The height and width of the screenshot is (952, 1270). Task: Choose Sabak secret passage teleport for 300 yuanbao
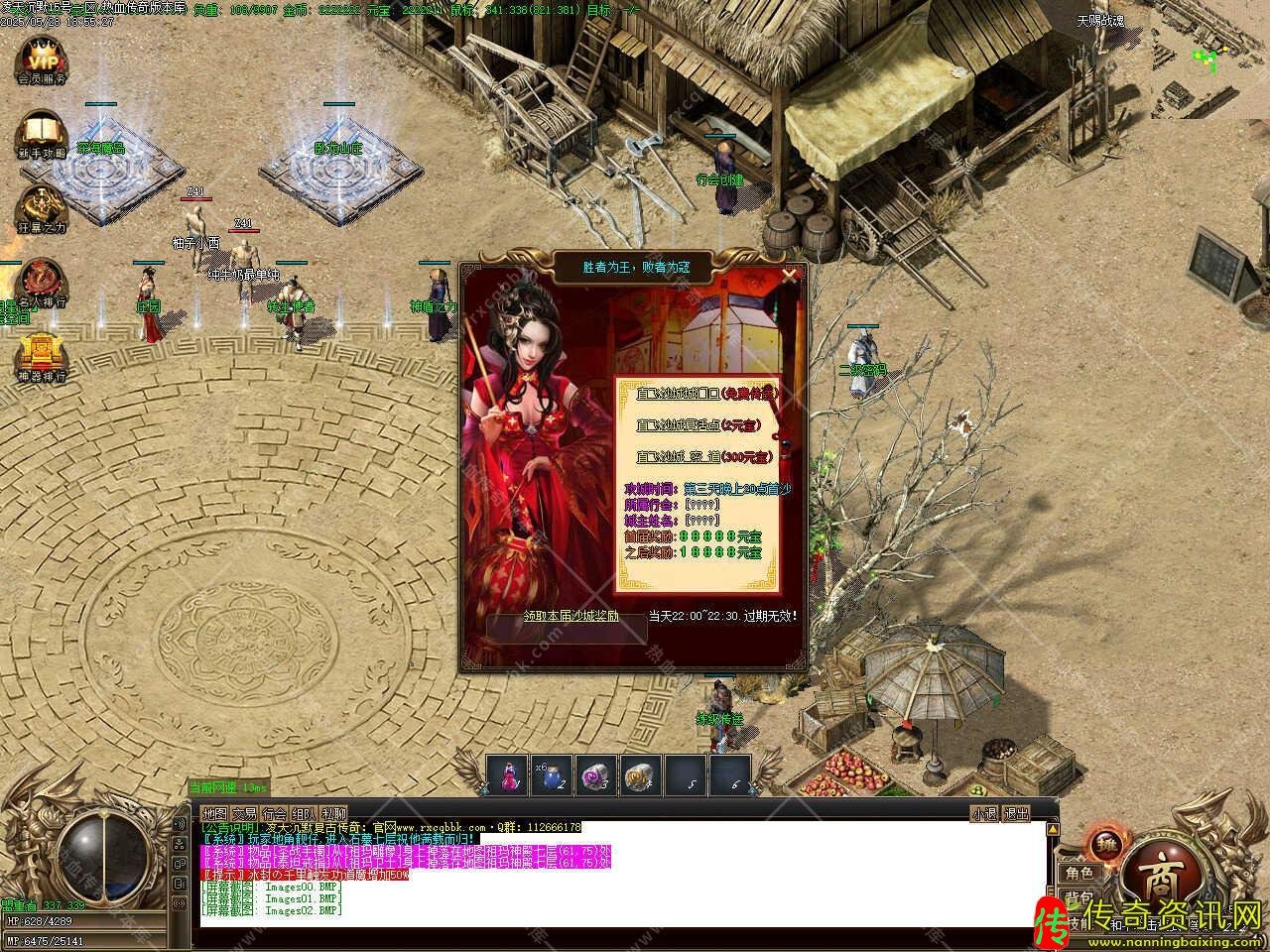704,457
